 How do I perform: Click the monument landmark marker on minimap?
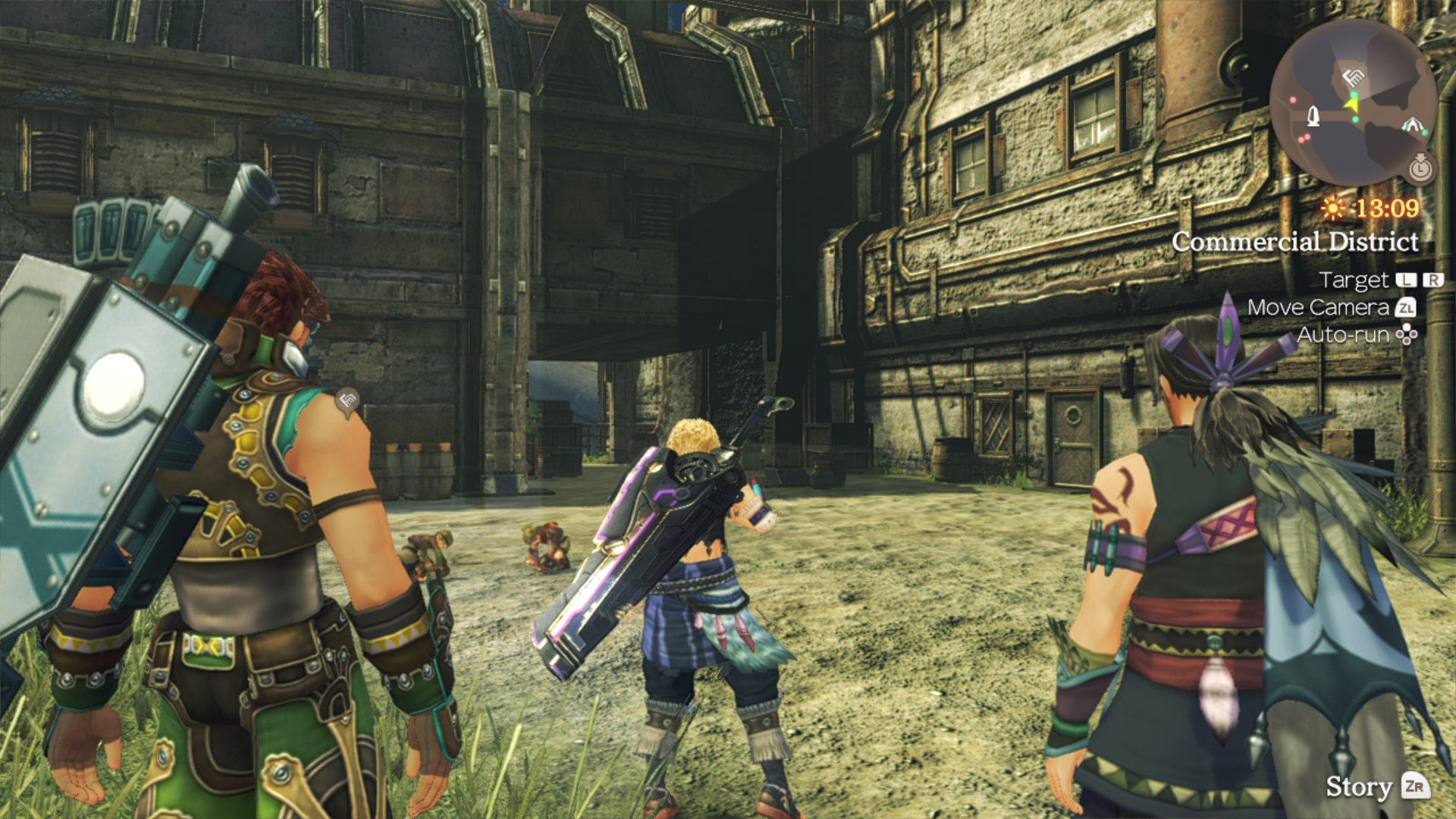[1313, 116]
